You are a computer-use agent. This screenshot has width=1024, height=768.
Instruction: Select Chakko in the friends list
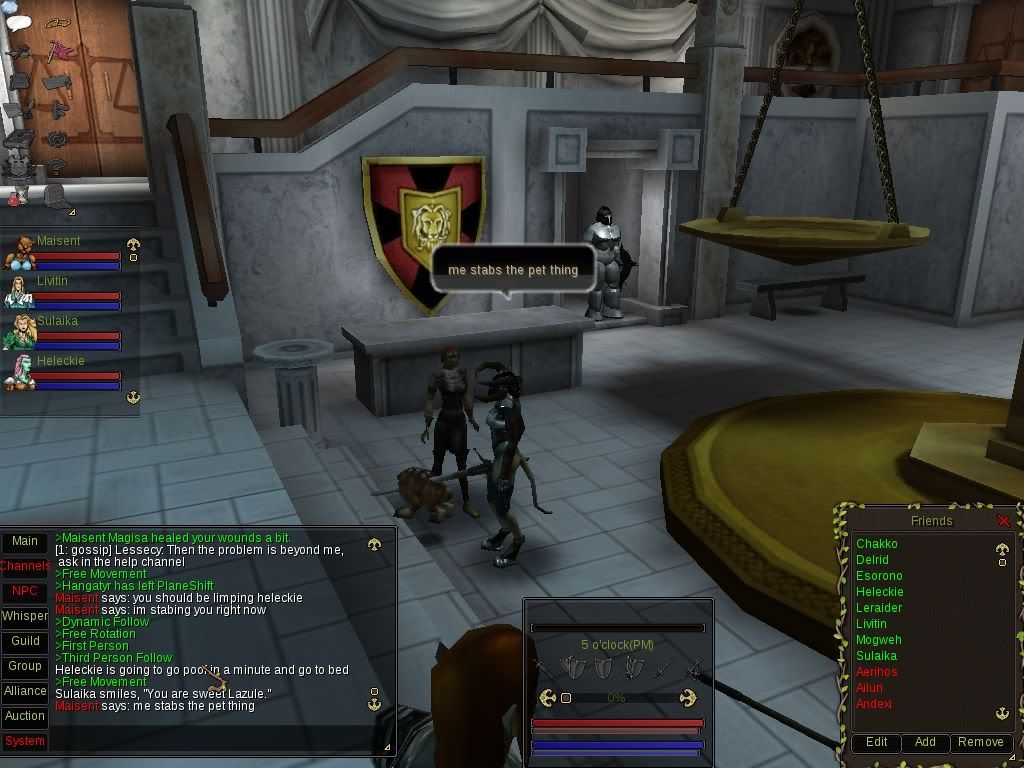pyautogui.click(x=876, y=544)
